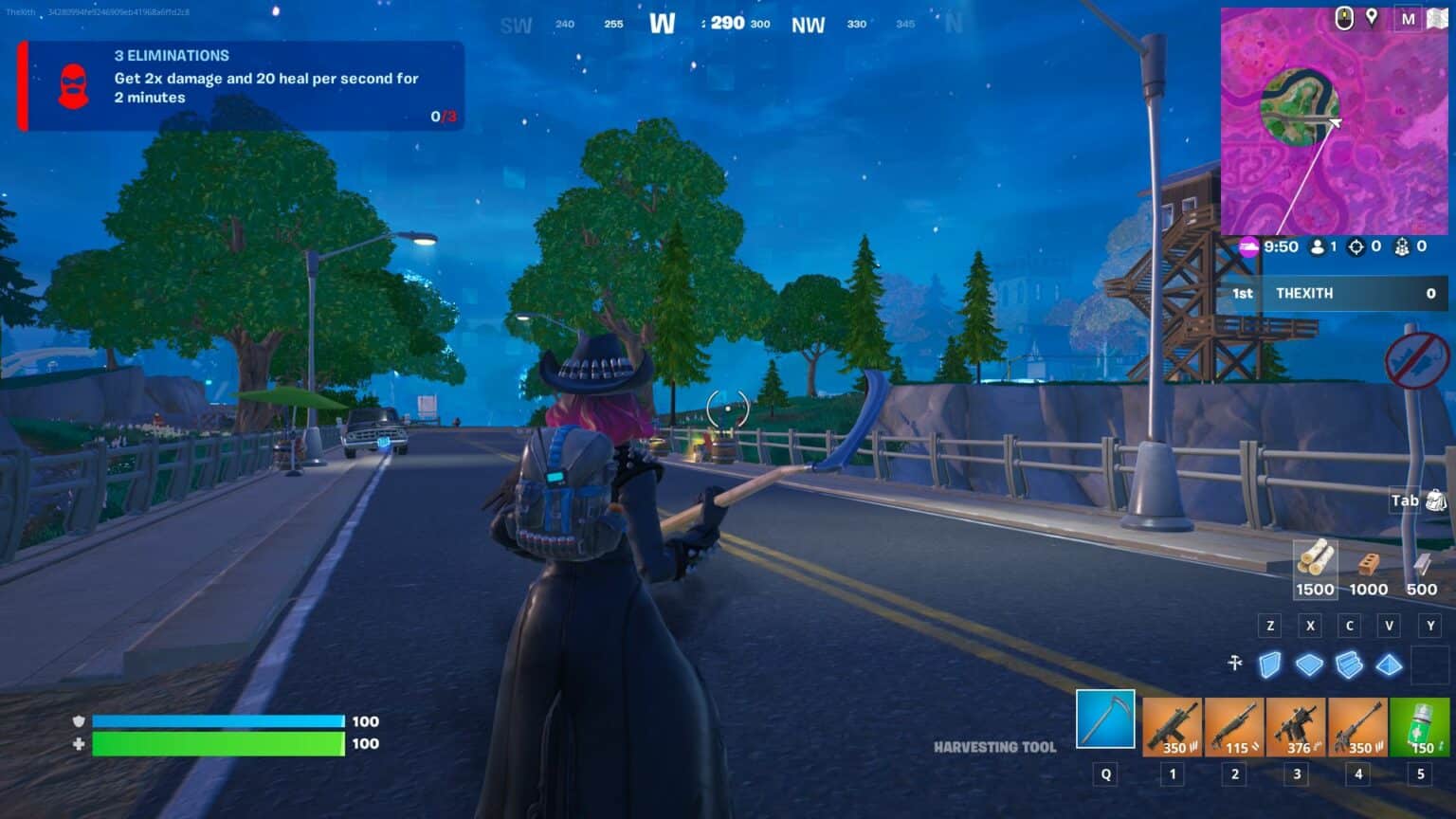Viewport: 1456px width, 819px height.
Task: Click the eliminations crosshair icon beside the timer
Action: [x=1357, y=247]
